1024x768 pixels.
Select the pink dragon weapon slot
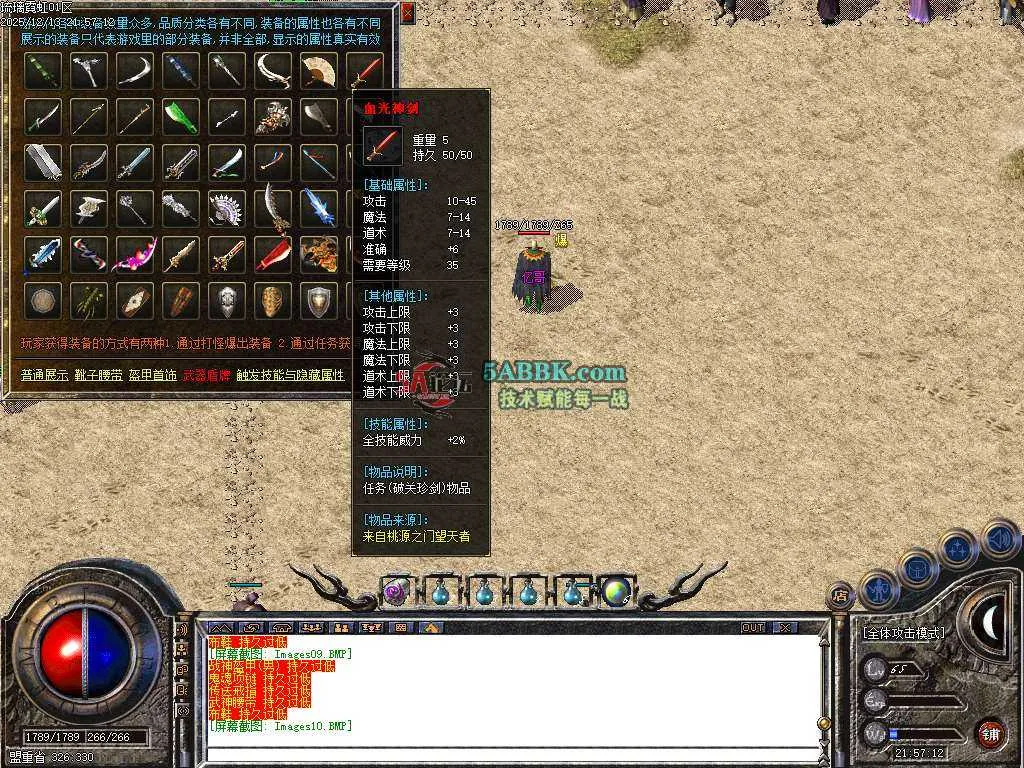(134, 254)
